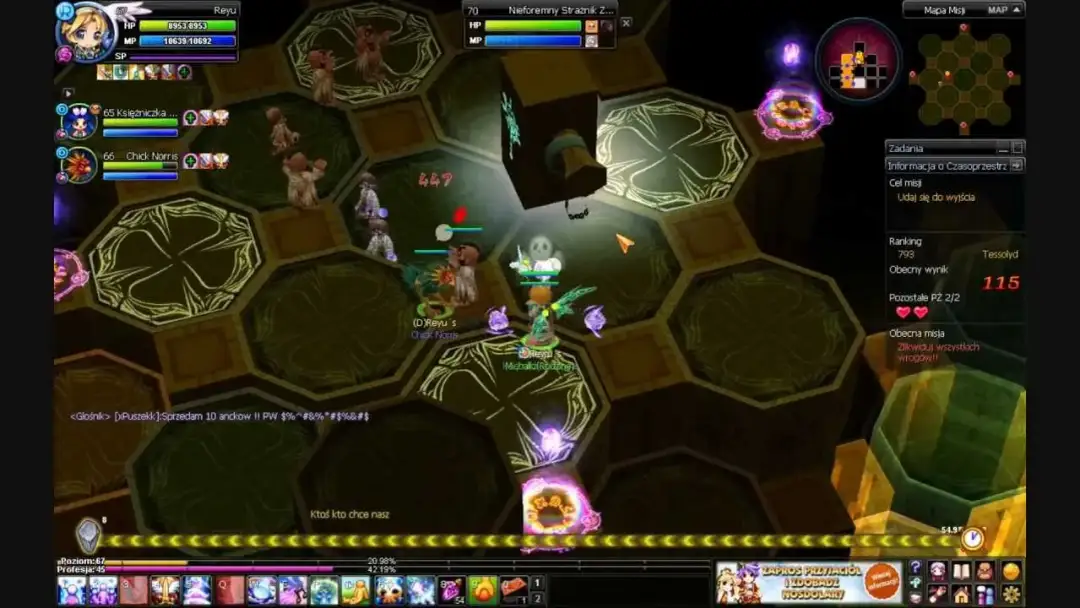Open the invite friends Nosdolary banner
The height and width of the screenshot is (608, 1080).
coord(808,582)
